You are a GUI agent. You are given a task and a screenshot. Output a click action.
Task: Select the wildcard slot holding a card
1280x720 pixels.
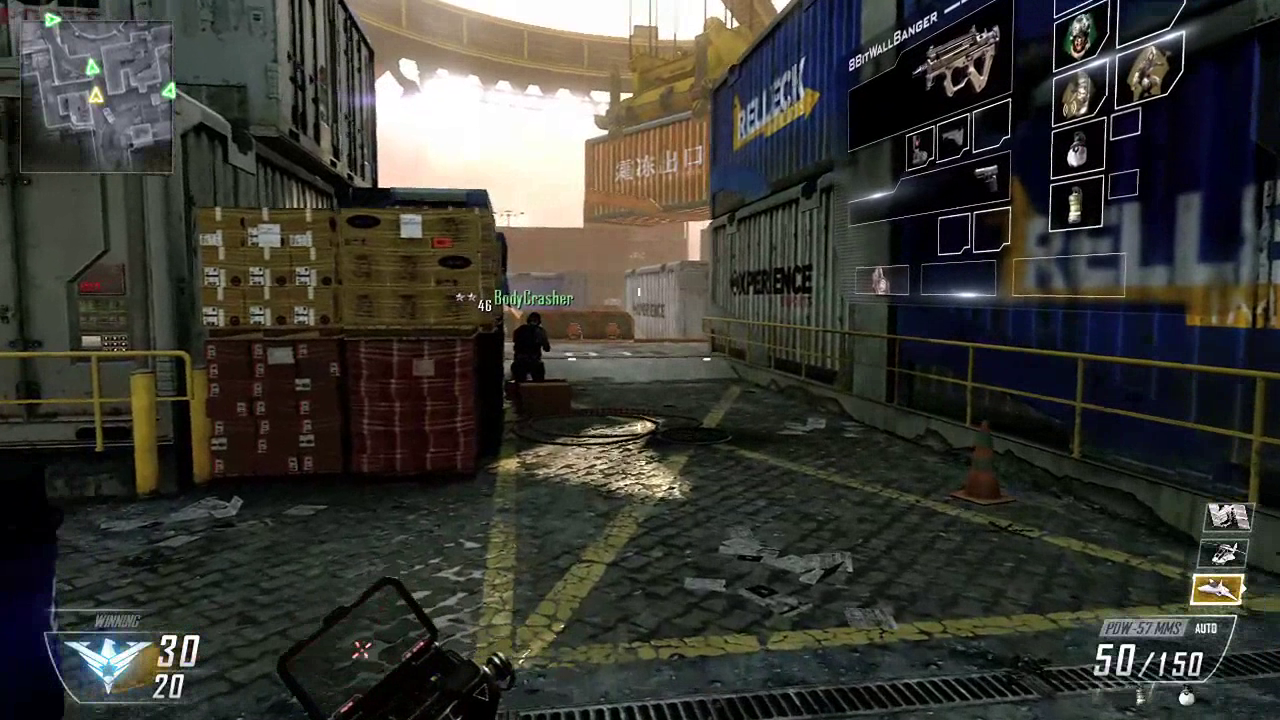pyautogui.click(x=881, y=281)
